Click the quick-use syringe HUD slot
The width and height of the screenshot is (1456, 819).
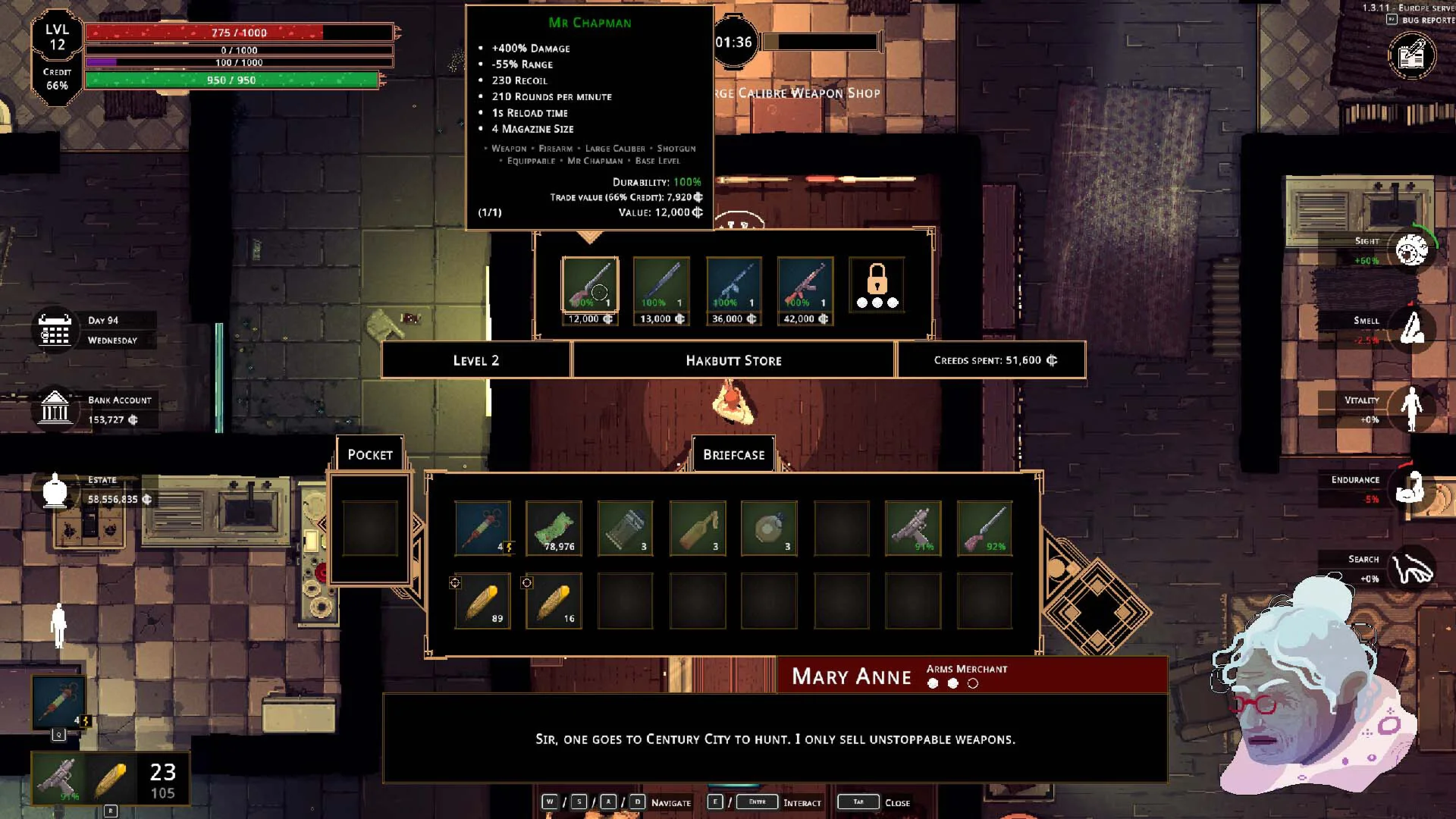click(x=58, y=701)
